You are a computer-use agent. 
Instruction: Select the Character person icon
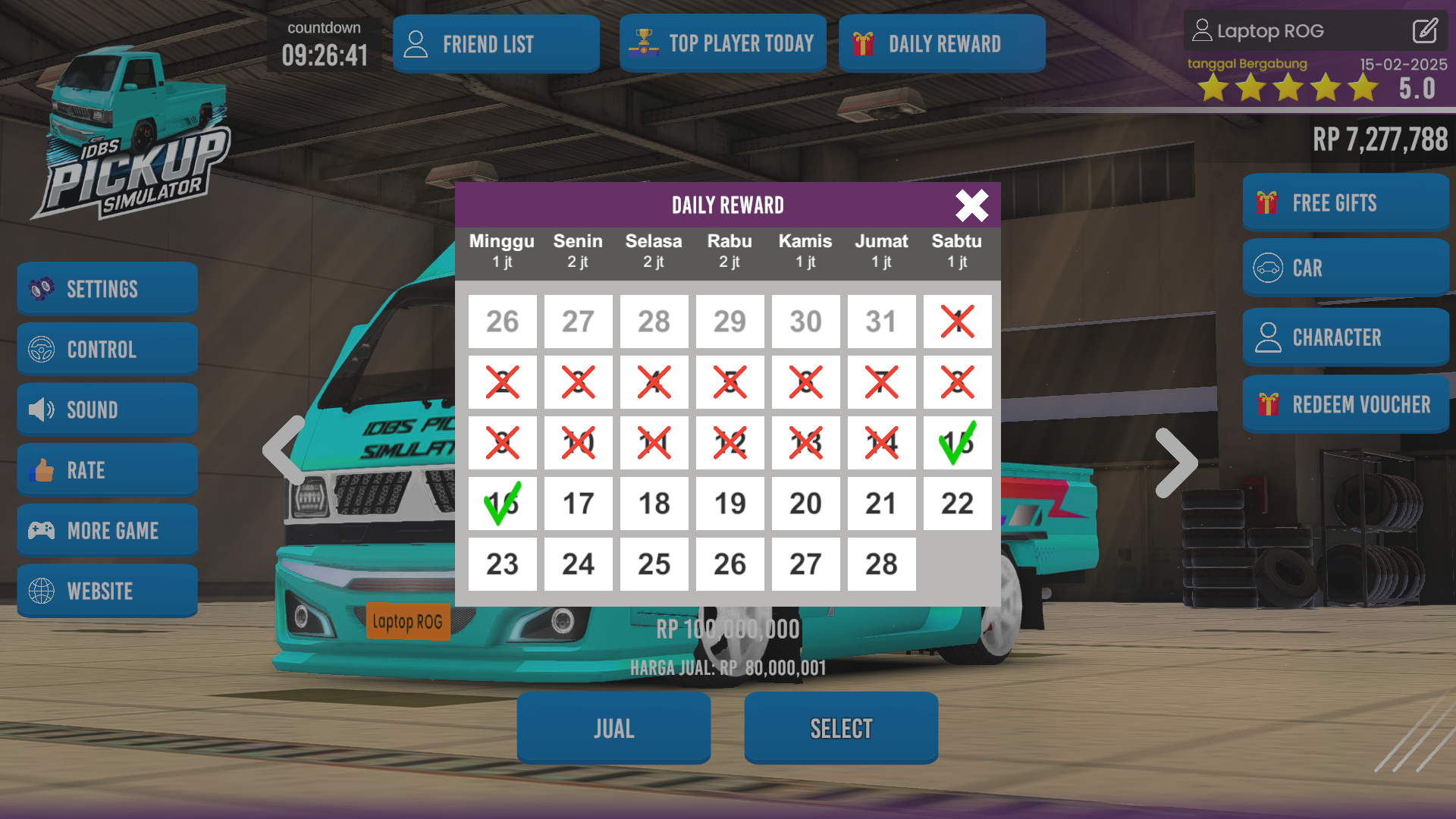[1268, 337]
